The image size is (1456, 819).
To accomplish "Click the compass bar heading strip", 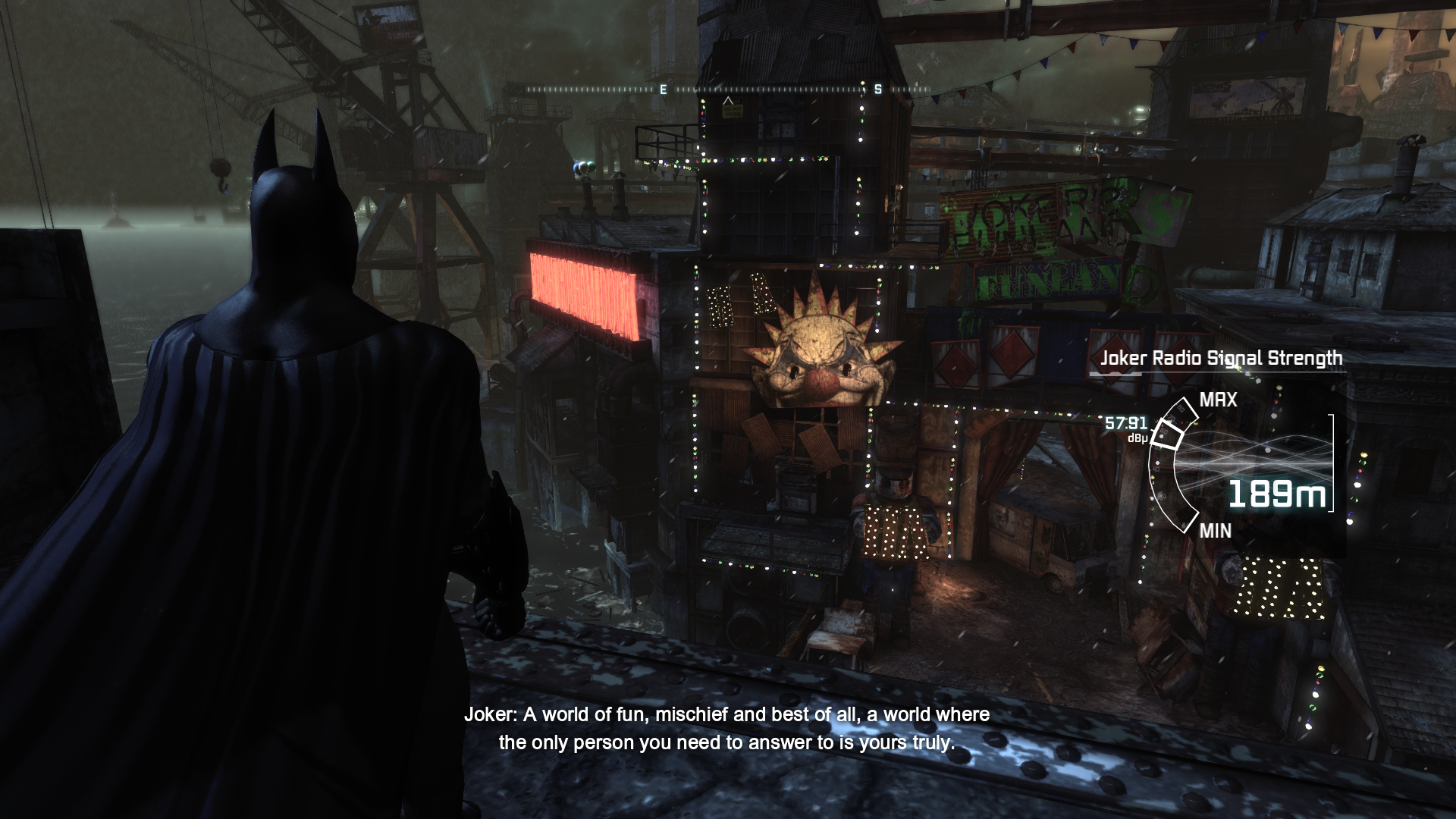I will click(728, 89).
